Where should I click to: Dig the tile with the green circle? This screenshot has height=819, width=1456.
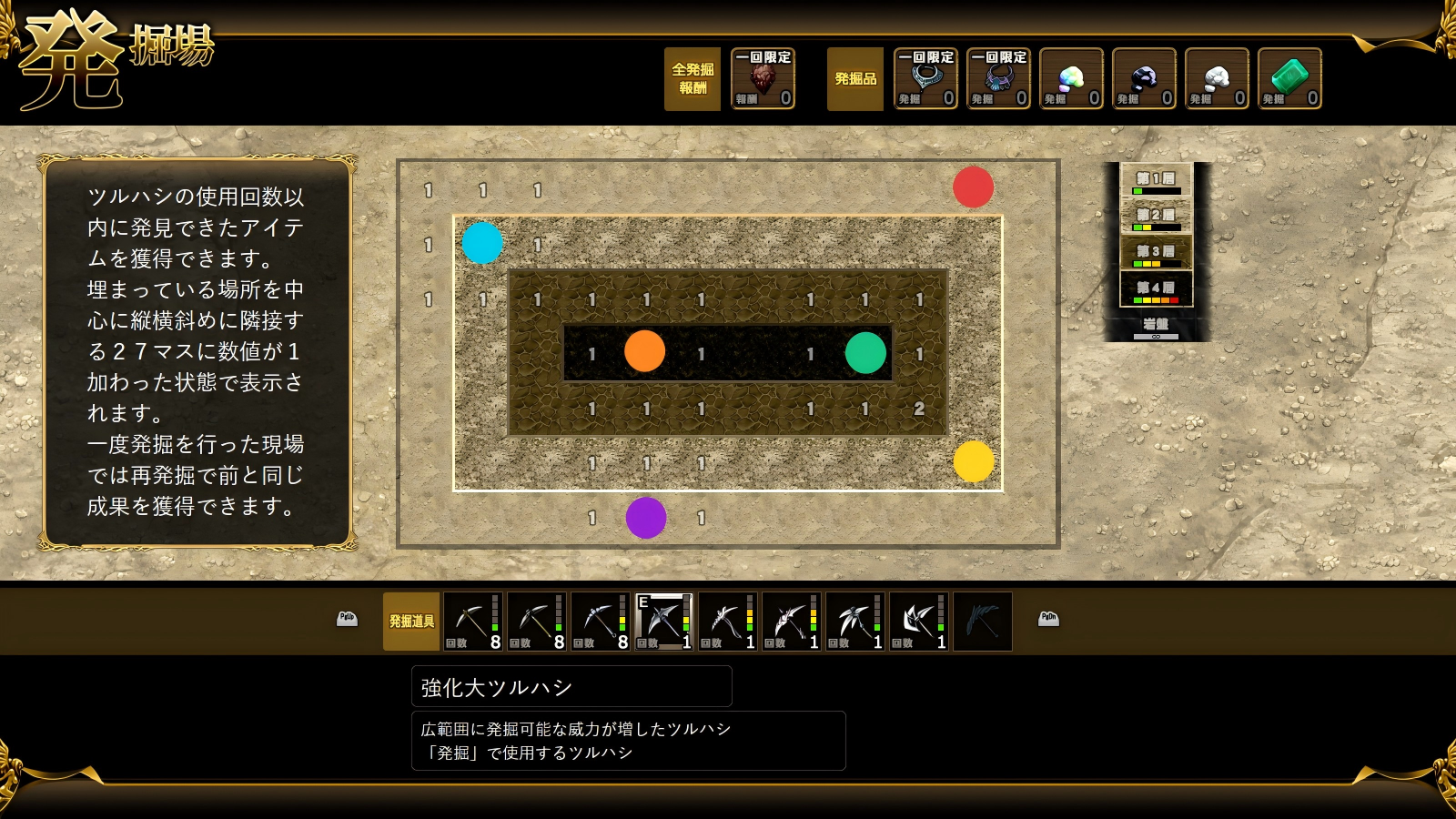[865, 353]
